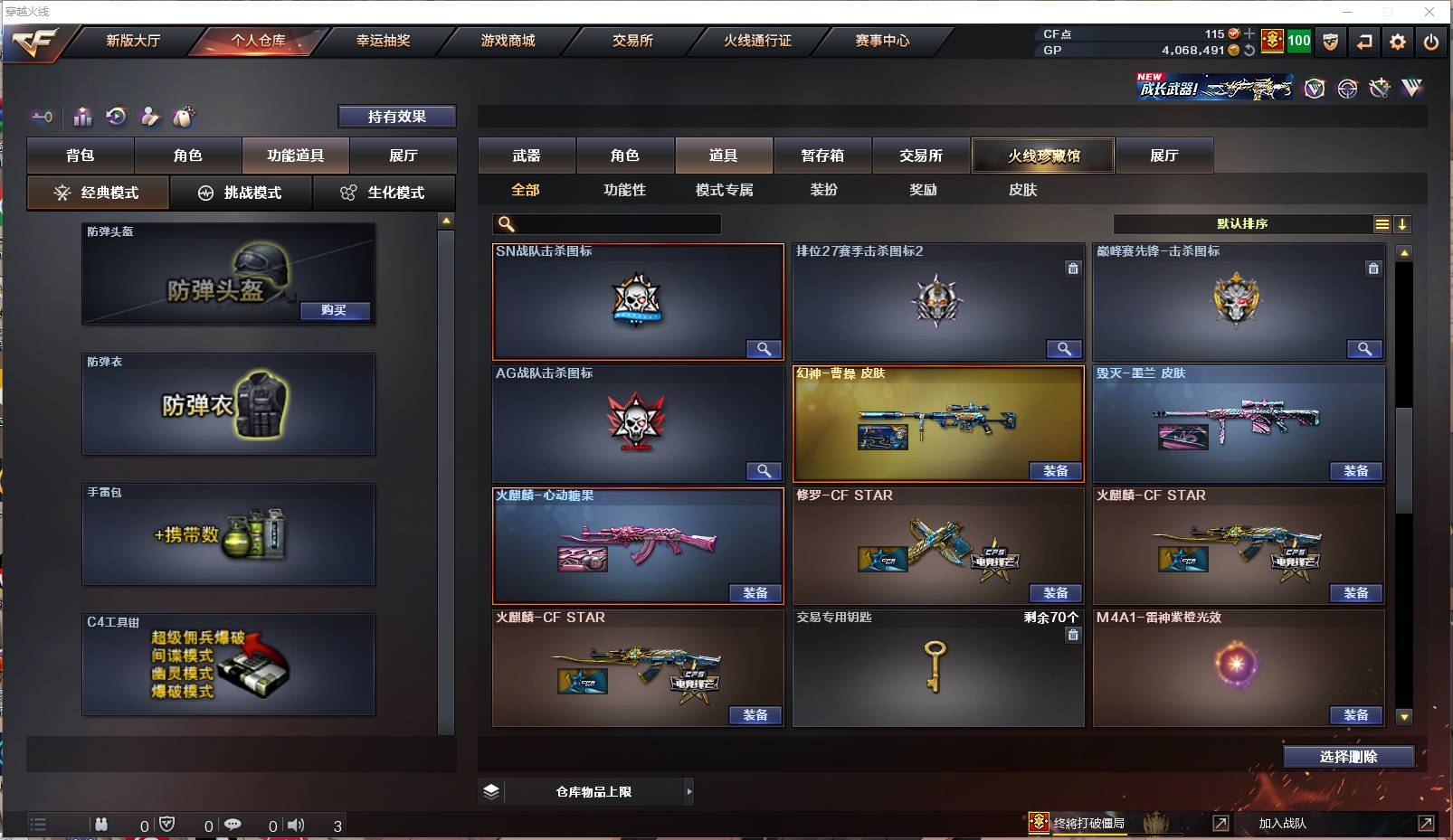
Task: Click the settings gear icon in the title bar area
Action: 1398,41
